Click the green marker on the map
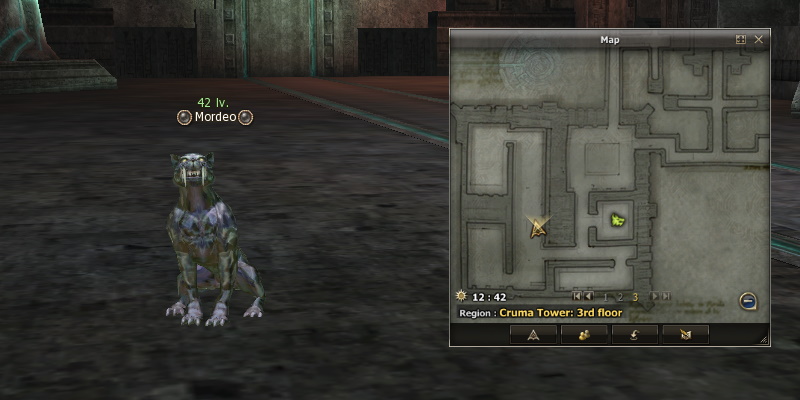Screen dimensions: 800x400 pyautogui.click(x=618, y=219)
